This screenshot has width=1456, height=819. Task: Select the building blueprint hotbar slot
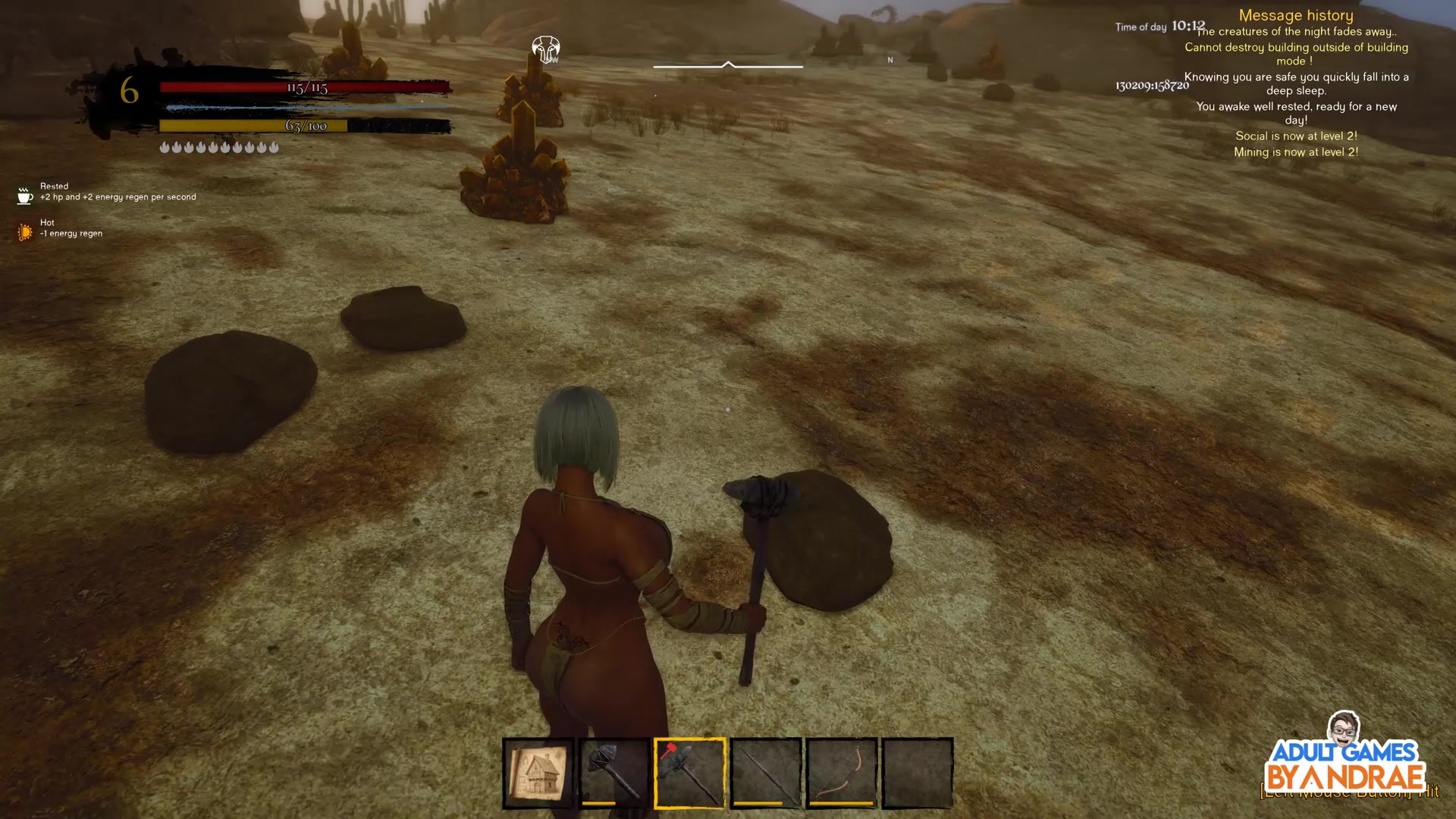click(x=538, y=773)
